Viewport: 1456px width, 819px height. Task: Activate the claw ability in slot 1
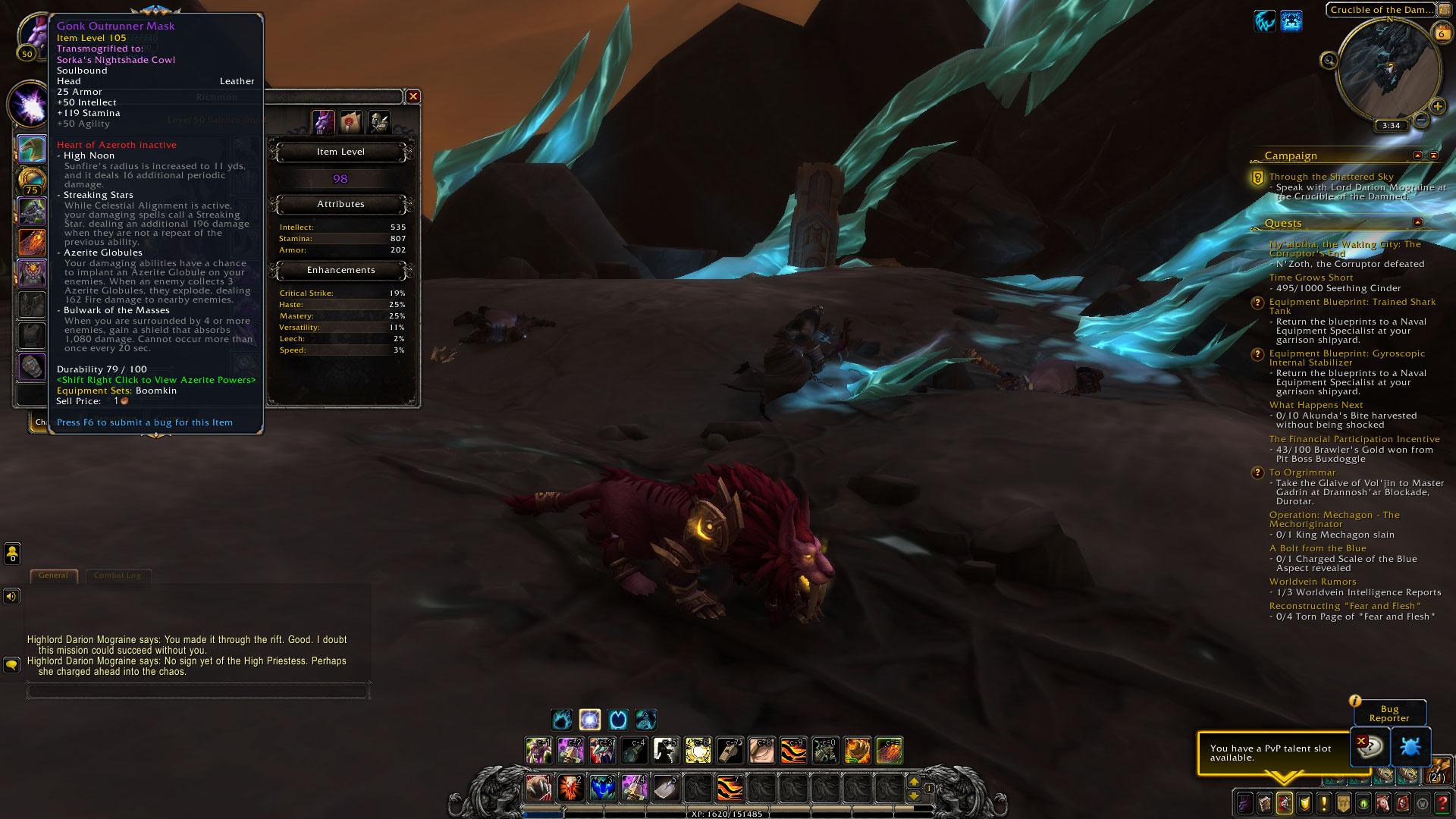538,787
